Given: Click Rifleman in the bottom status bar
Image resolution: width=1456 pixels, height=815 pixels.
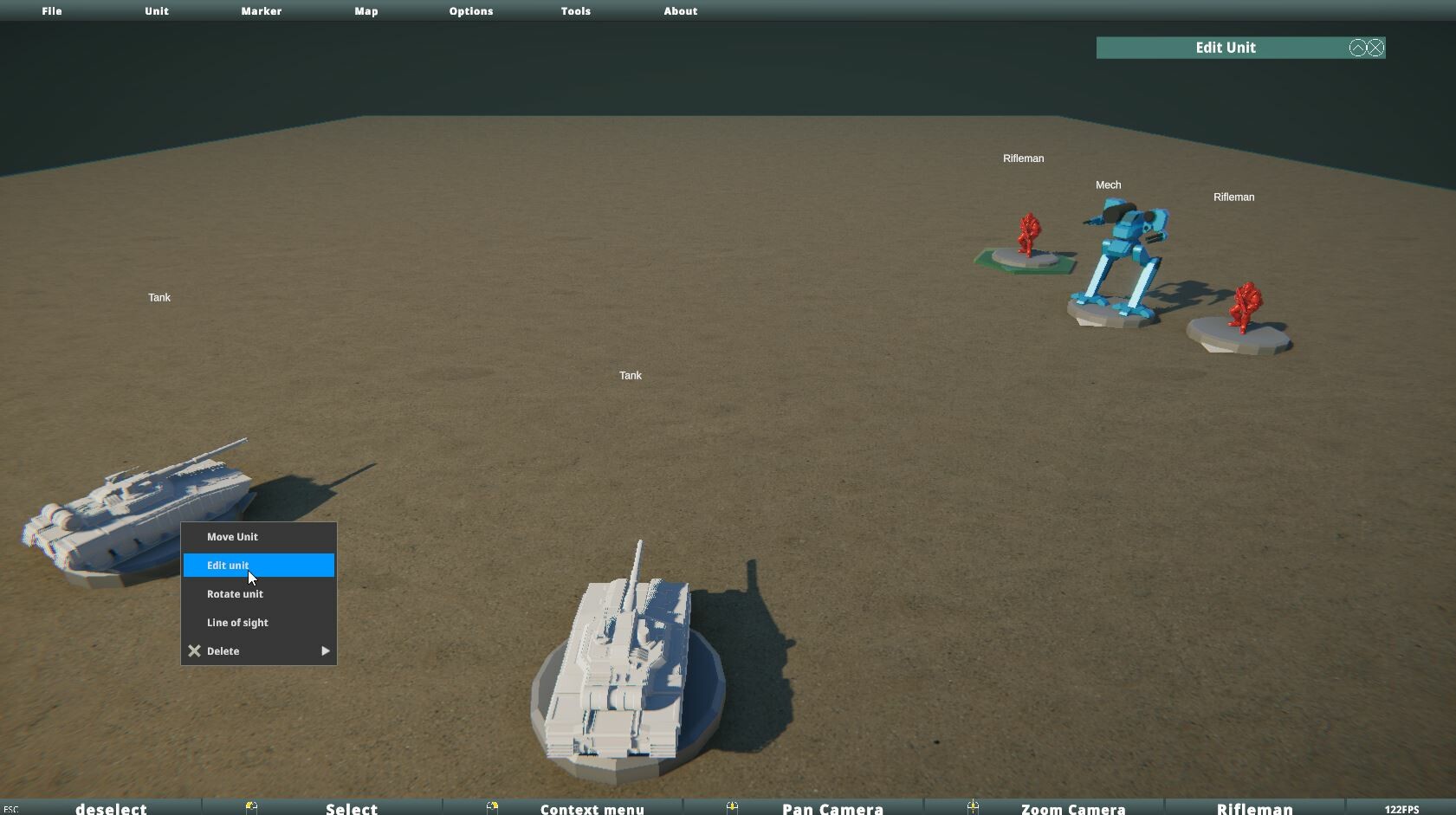Looking at the screenshot, I should [1252, 808].
